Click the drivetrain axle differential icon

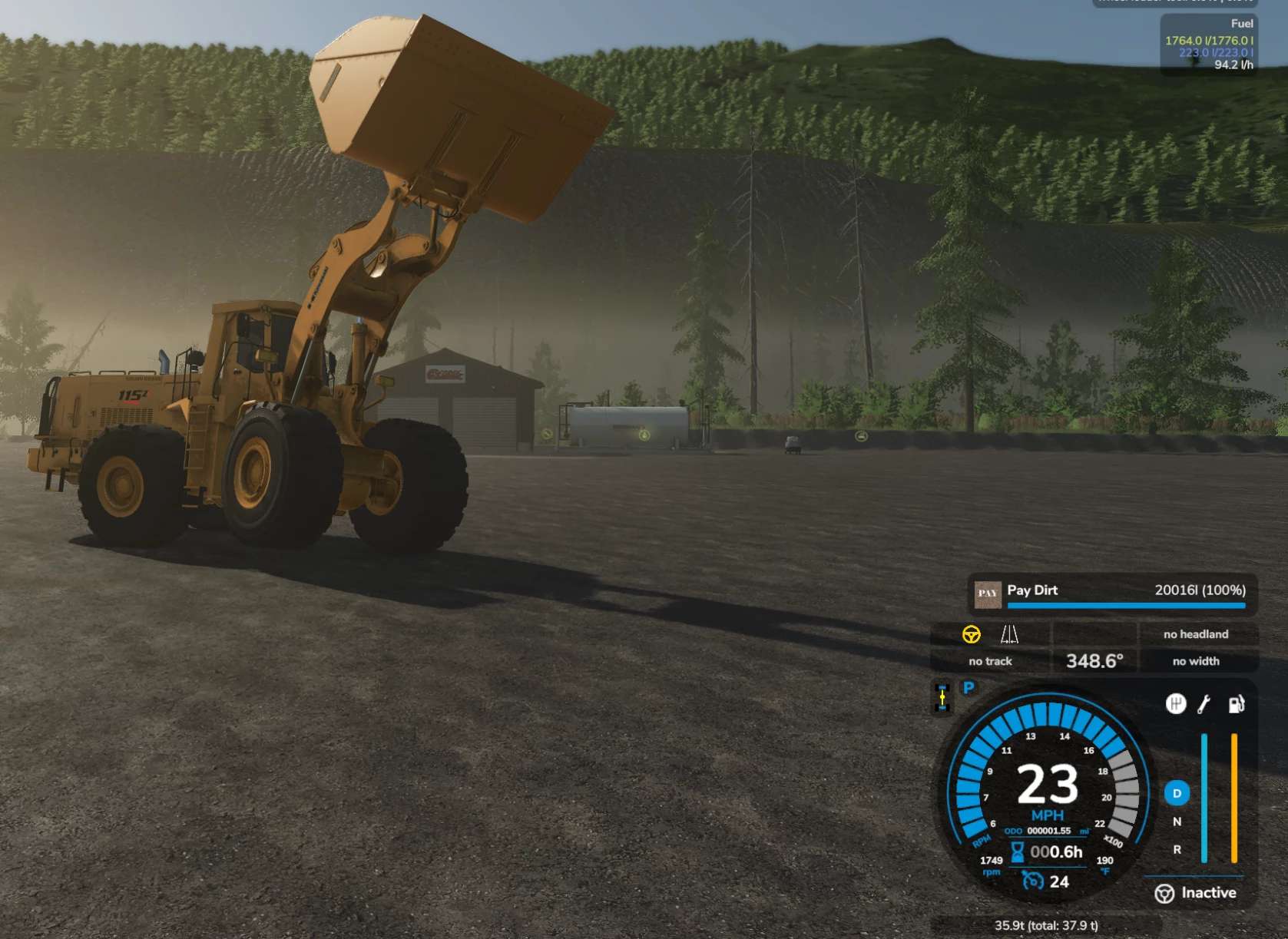click(942, 696)
